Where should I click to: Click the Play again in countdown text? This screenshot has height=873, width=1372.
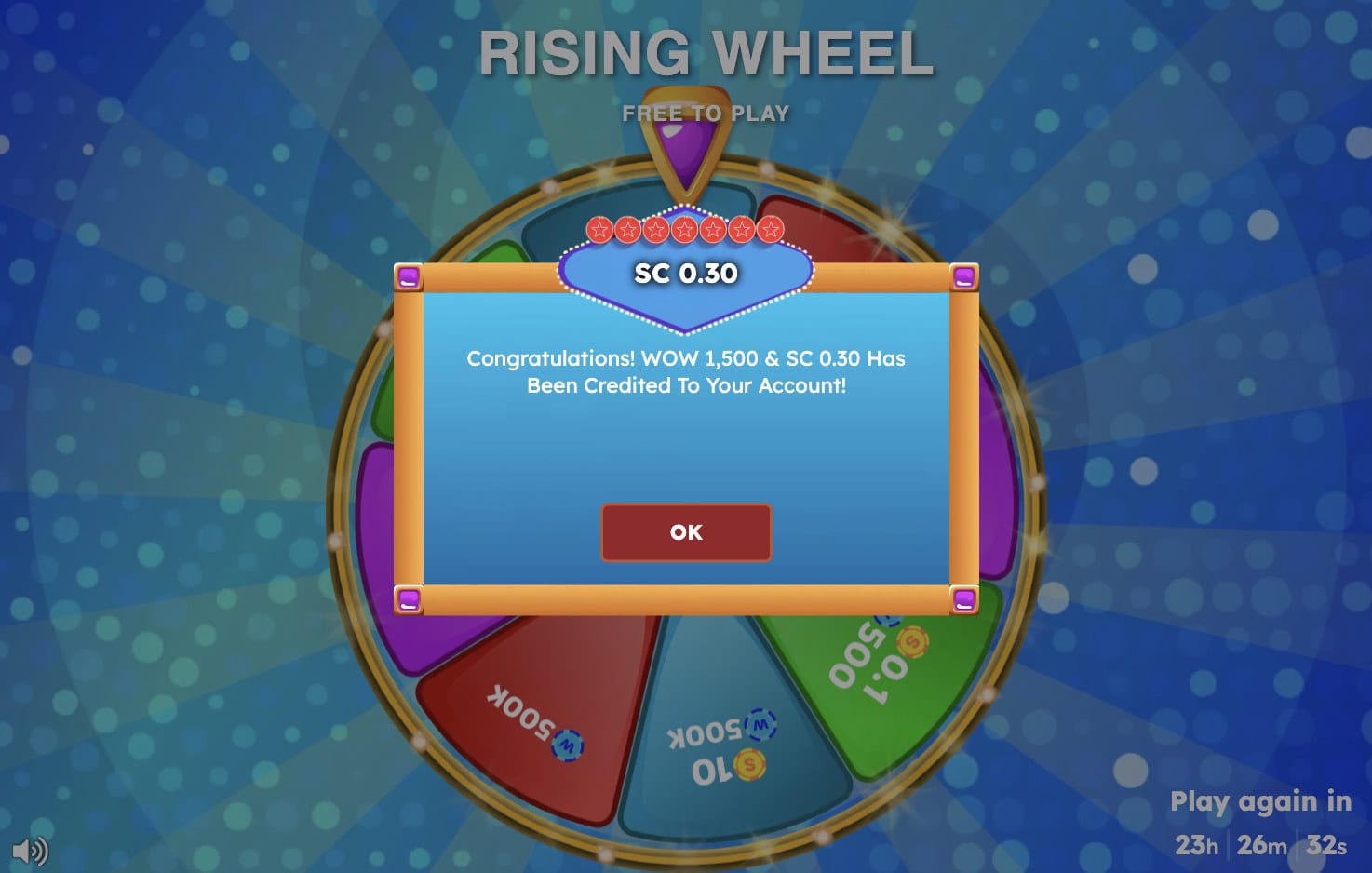tap(1259, 801)
